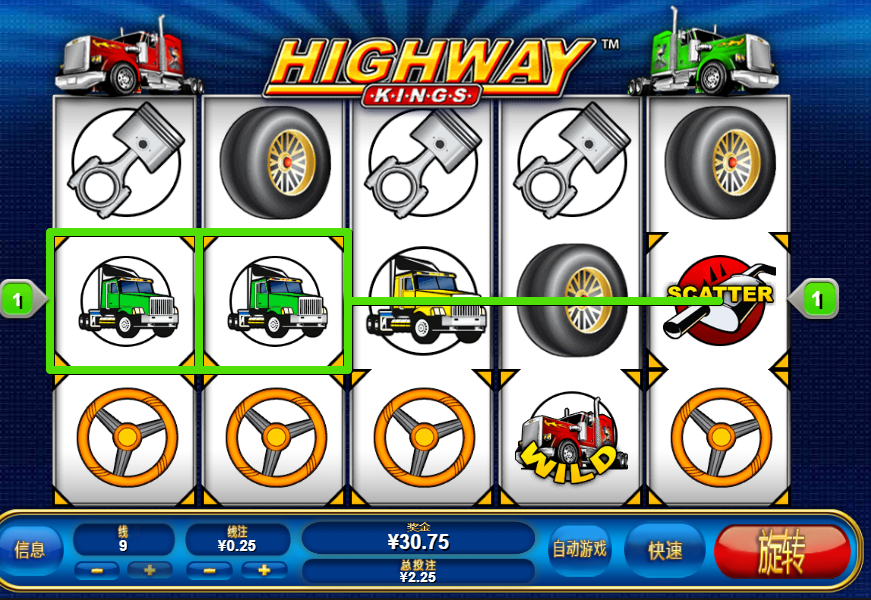Viewport: 871px width, 600px height.
Task: Select the left payline 1 marker
Action: click(19, 298)
